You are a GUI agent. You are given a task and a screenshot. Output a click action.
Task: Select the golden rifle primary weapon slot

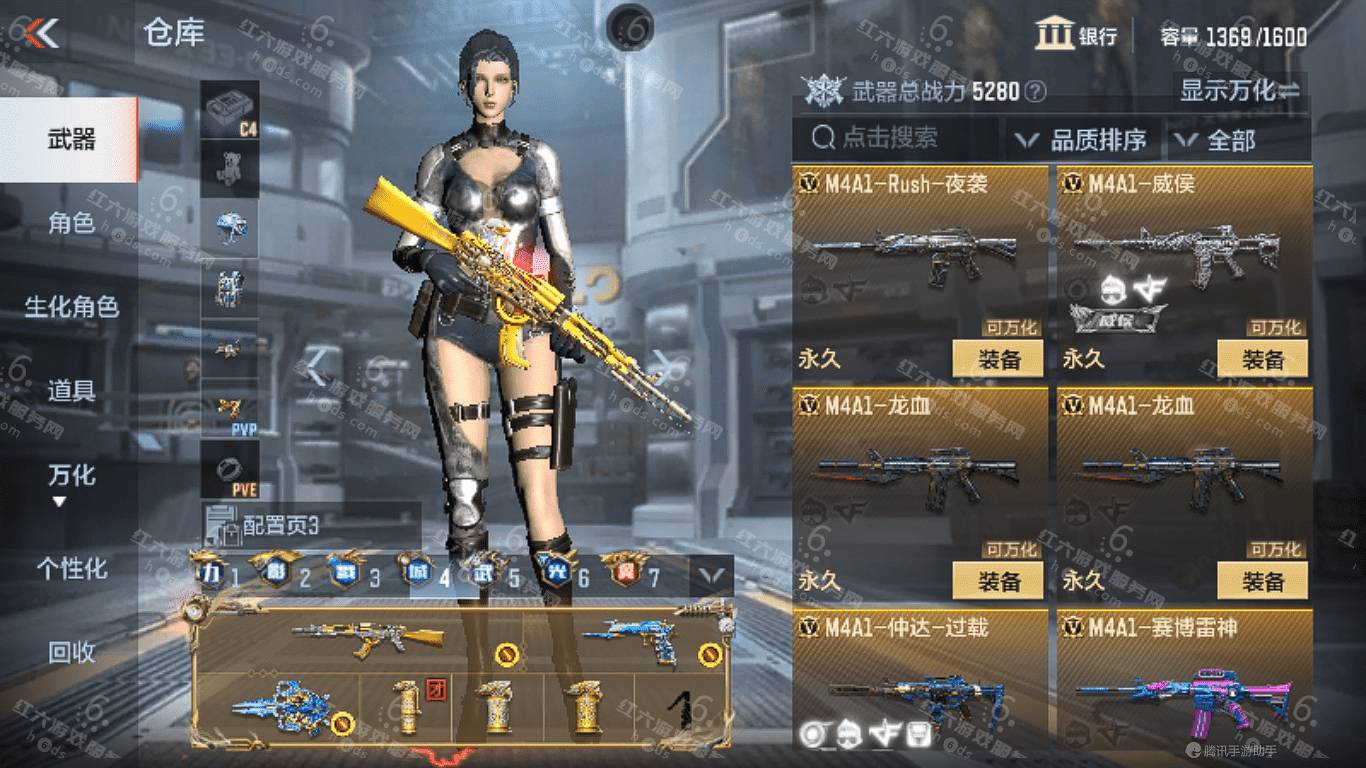point(368,638)
